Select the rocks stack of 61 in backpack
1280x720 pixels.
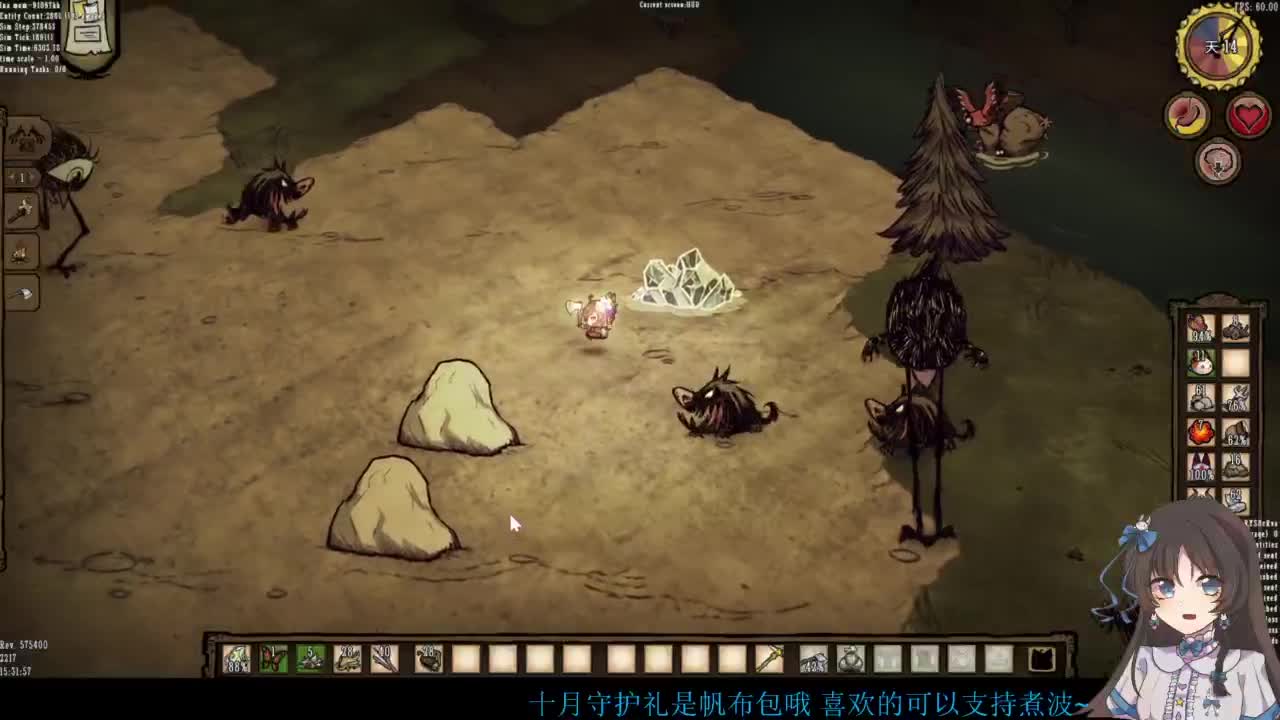point(1200,397)
